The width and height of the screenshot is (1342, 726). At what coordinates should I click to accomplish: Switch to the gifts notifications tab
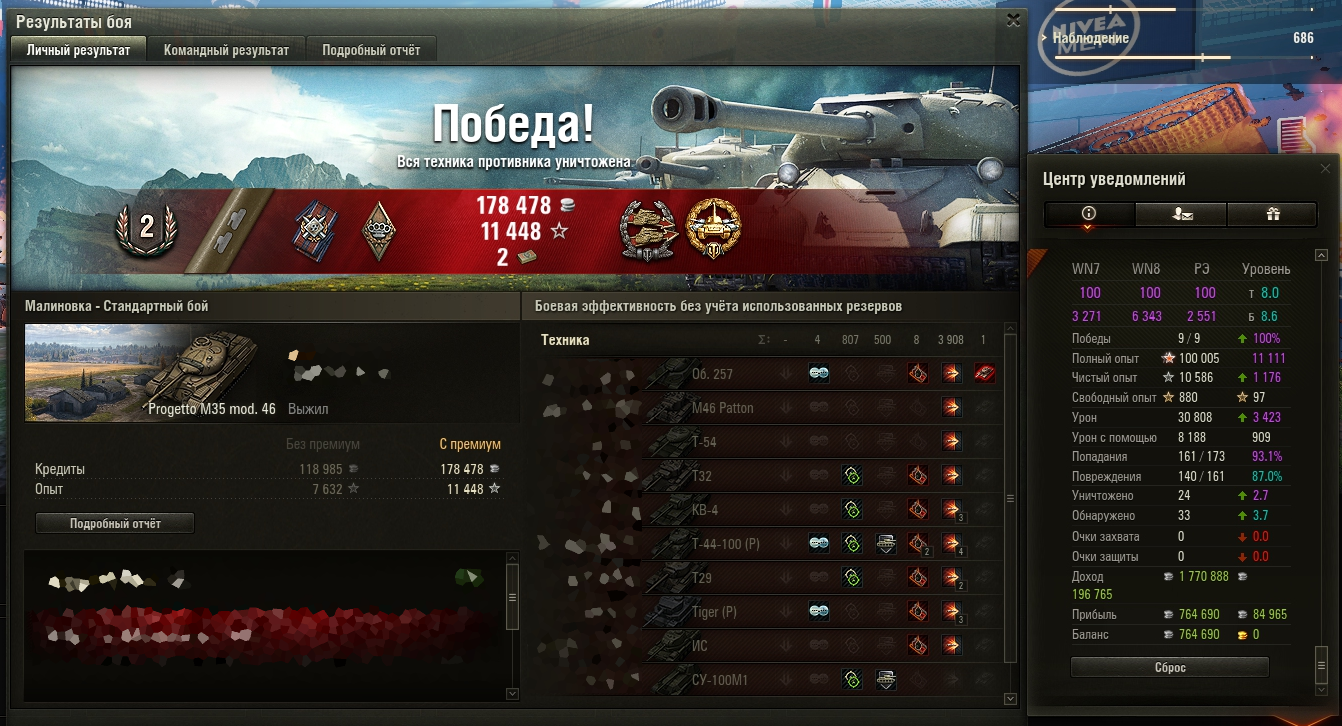pos(1272,213)
